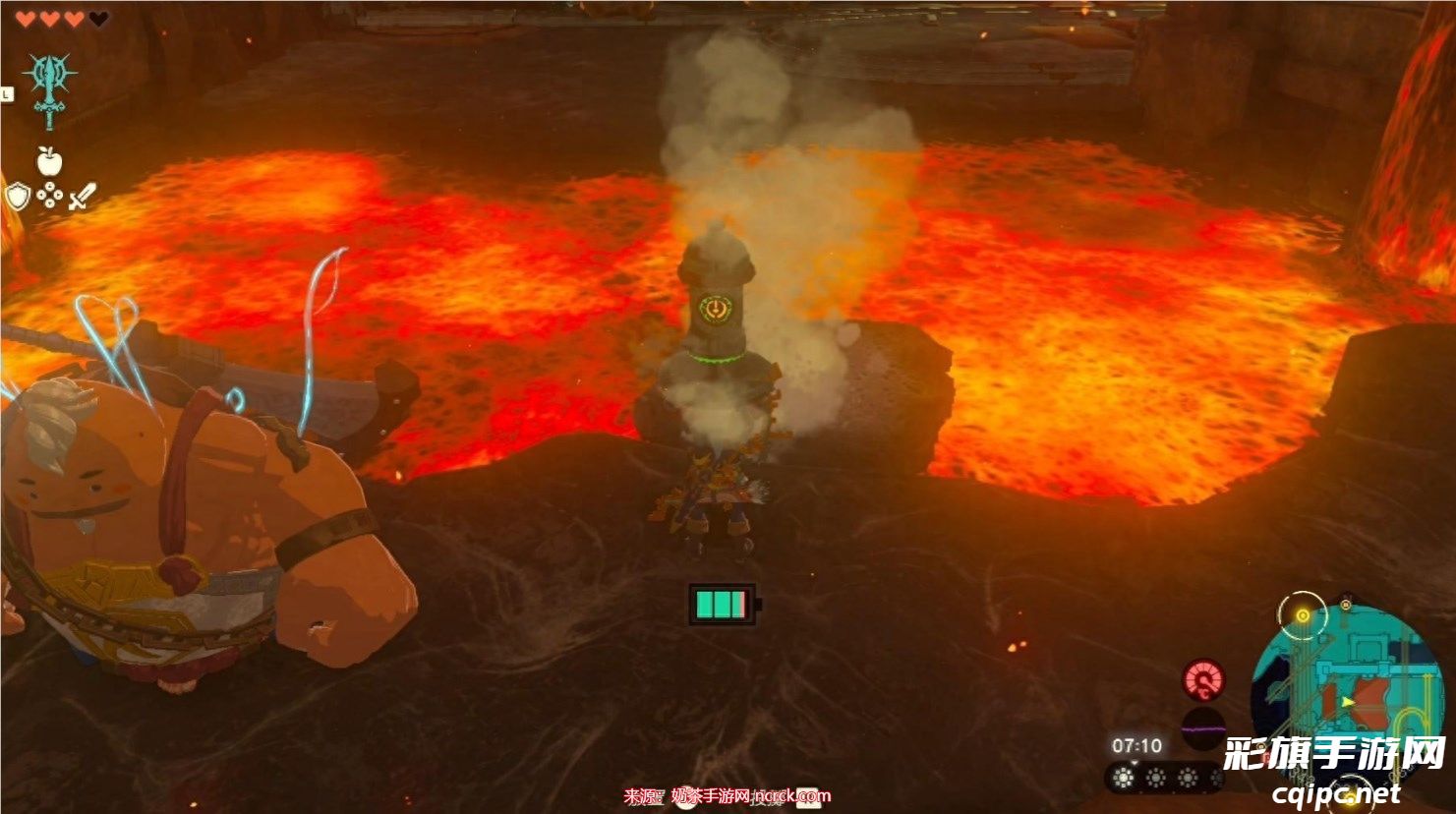Open the cqipc.net watermark link
This screenshot has height=814, width=1456.
pos(1337,793)
